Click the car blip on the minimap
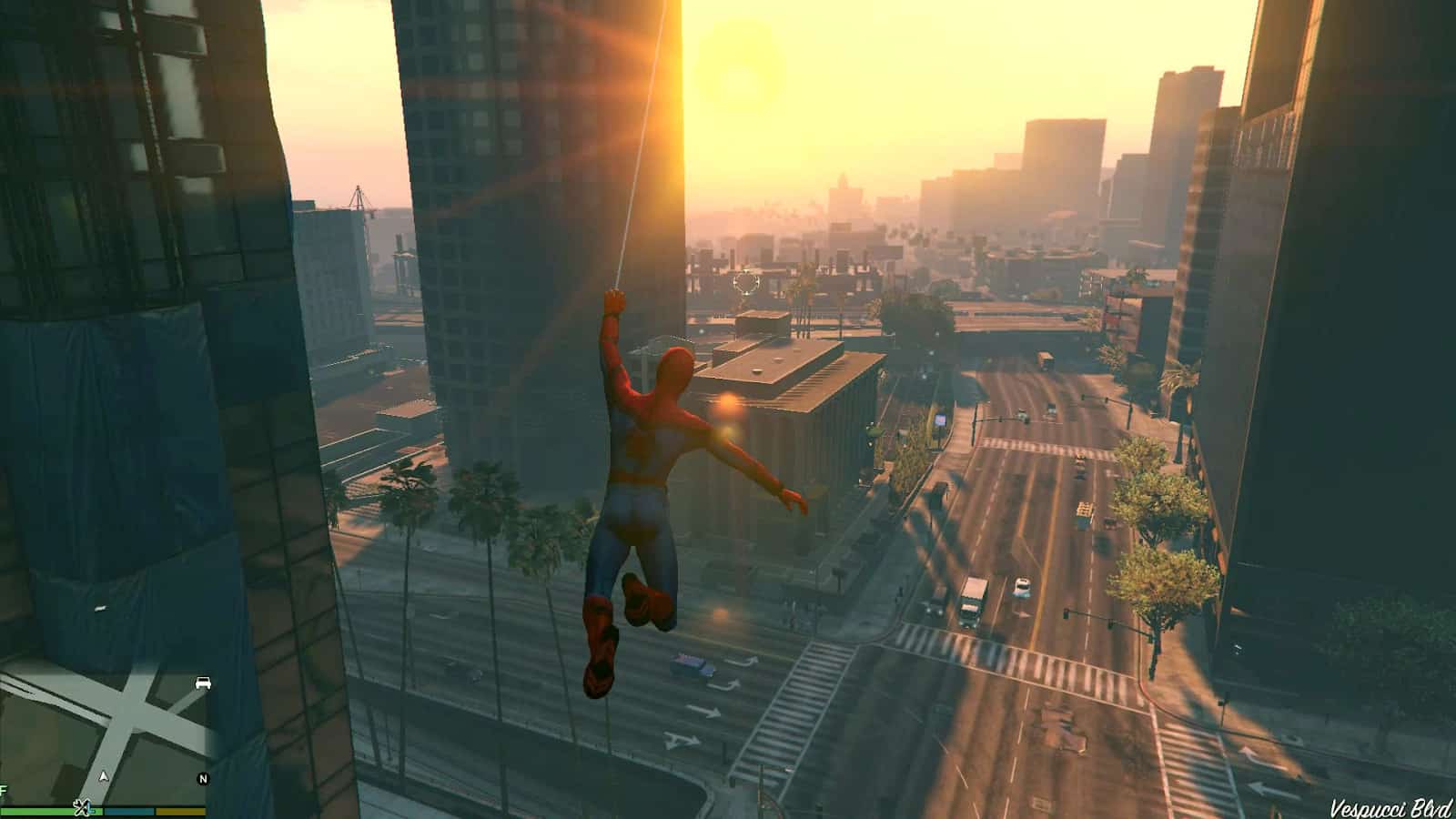Image resolution: width=1456 pixels, height=819 pixels. (202, 683)
